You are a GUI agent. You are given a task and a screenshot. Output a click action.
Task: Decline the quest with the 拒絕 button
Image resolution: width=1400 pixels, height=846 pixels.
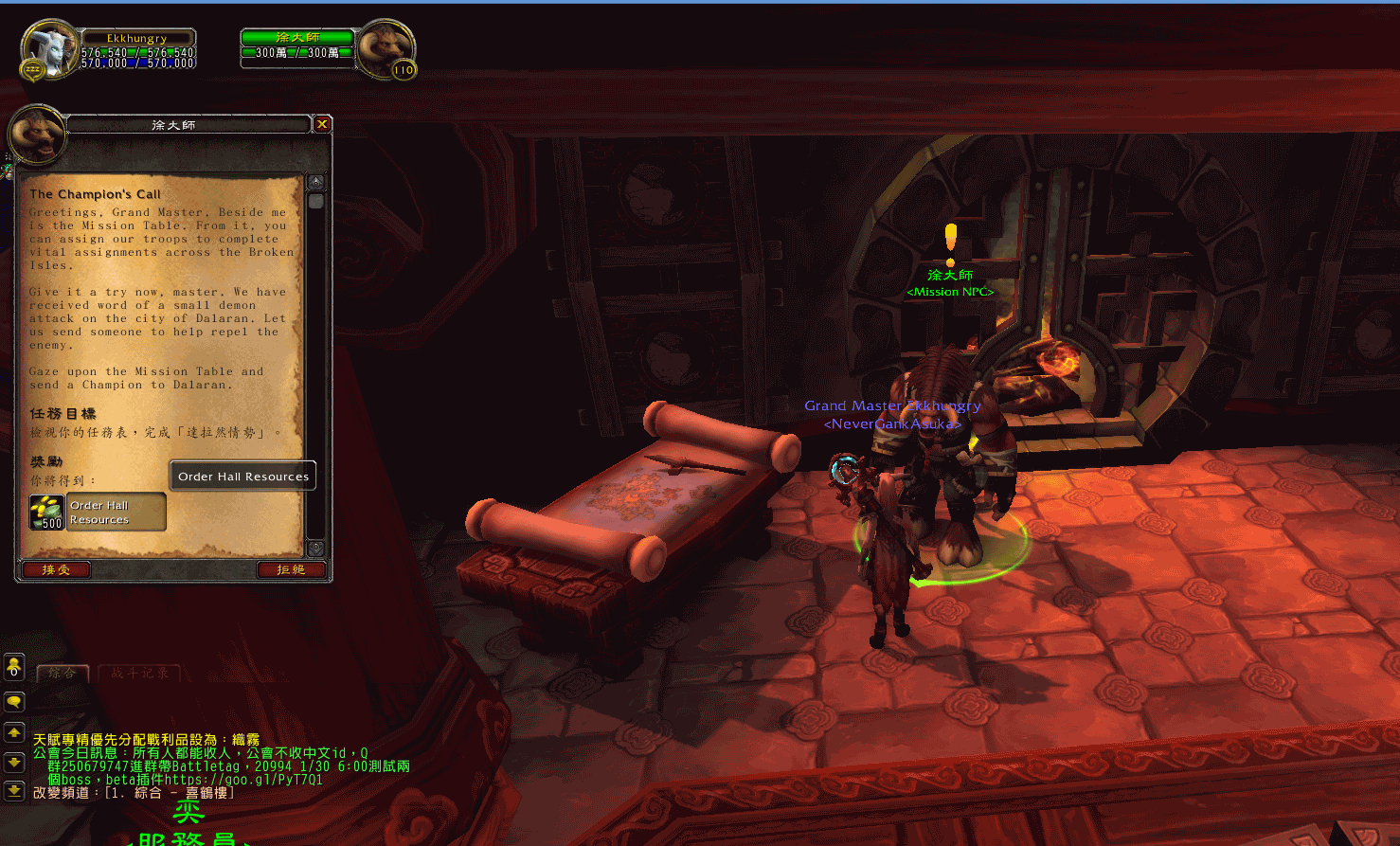pos(291,569)
